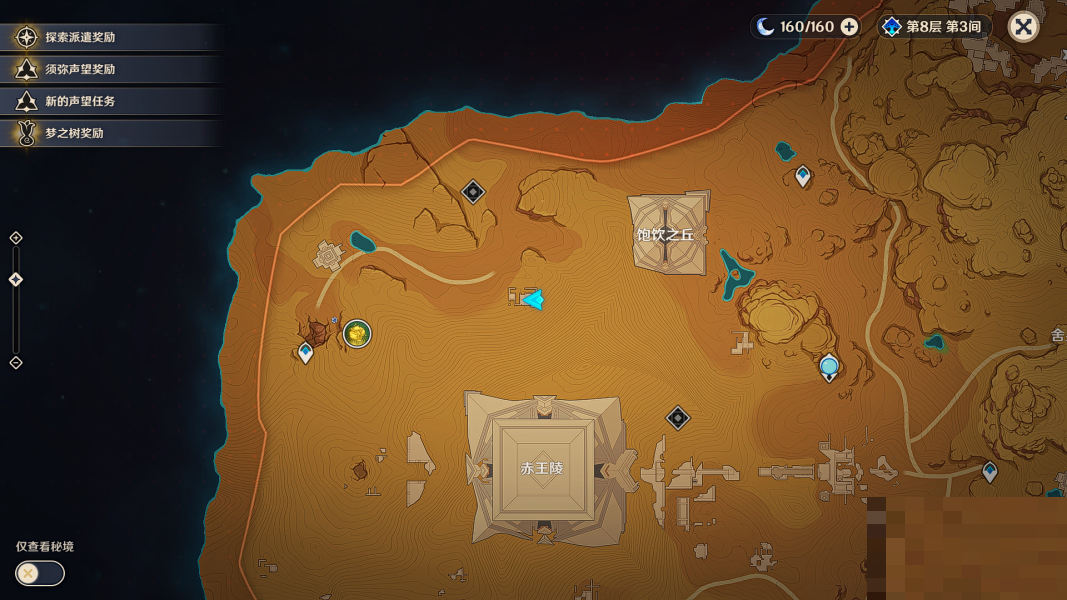This screenshot has width=1067, height=600.
Task: Select the gold coin map marker
Action: (x=357, y=334)
